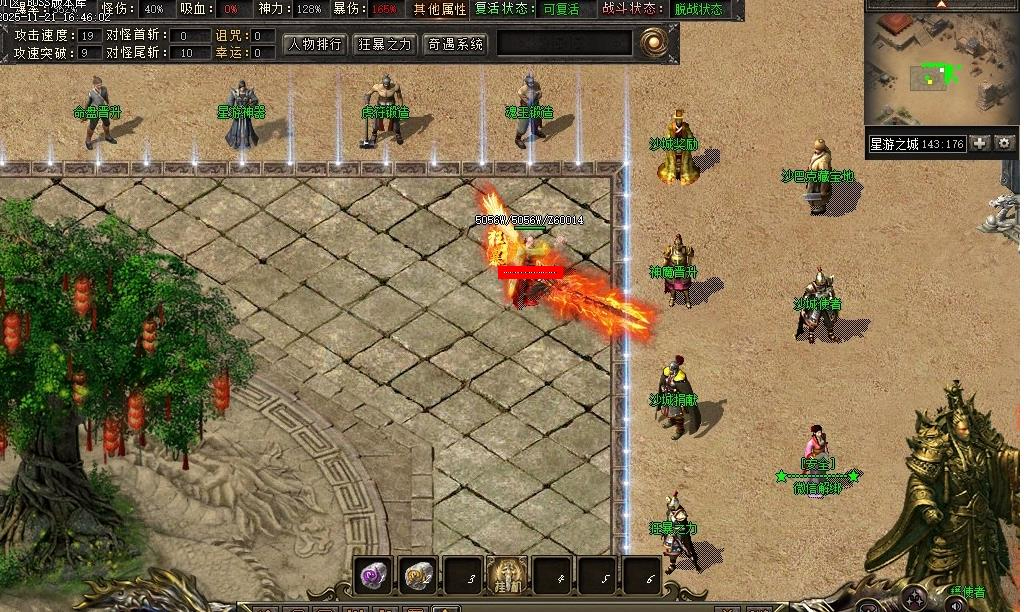The width and height of the screenshot is (1024, 612).
Task: Click the round golden orb button
Action: point(655,42)
